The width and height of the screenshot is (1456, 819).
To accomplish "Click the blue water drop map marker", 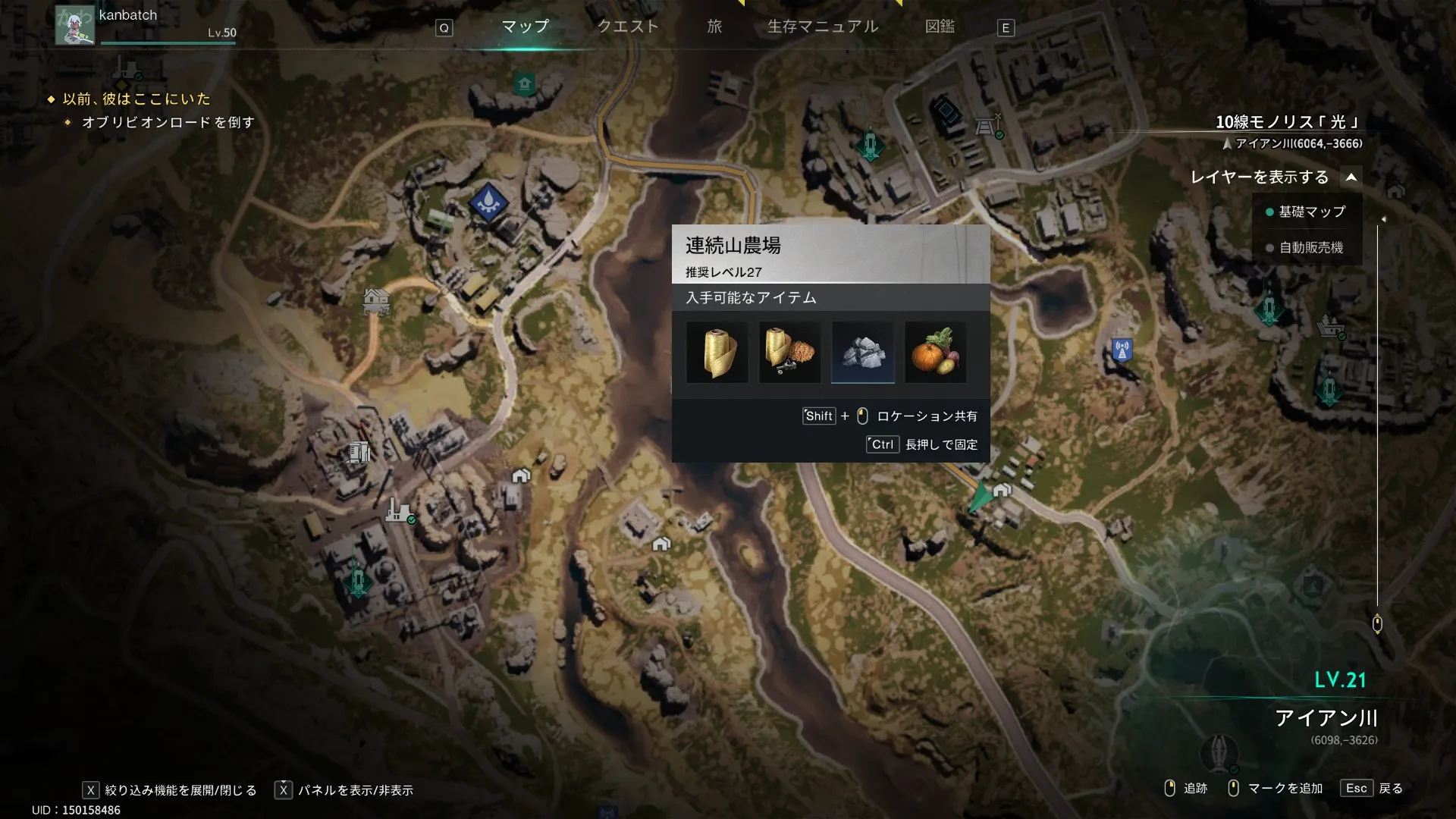I will point(488,202).
